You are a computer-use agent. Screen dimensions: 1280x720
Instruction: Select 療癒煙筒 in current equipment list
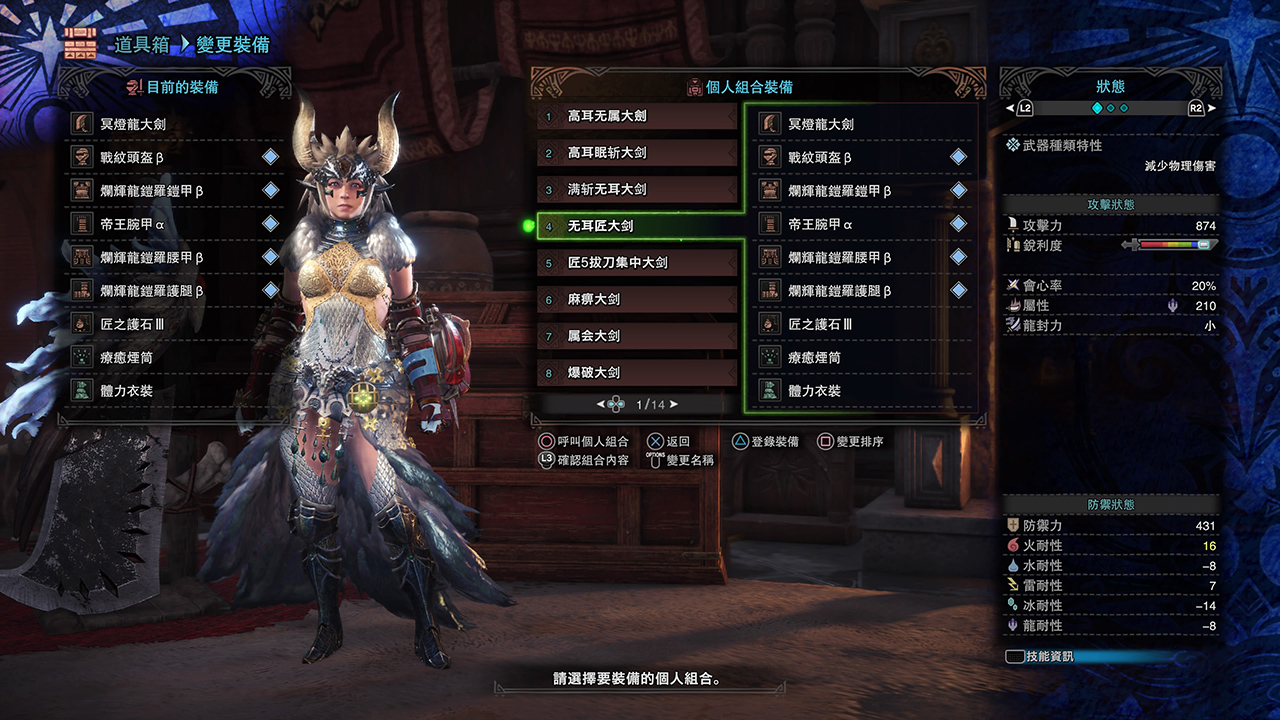tap(172, 357)
